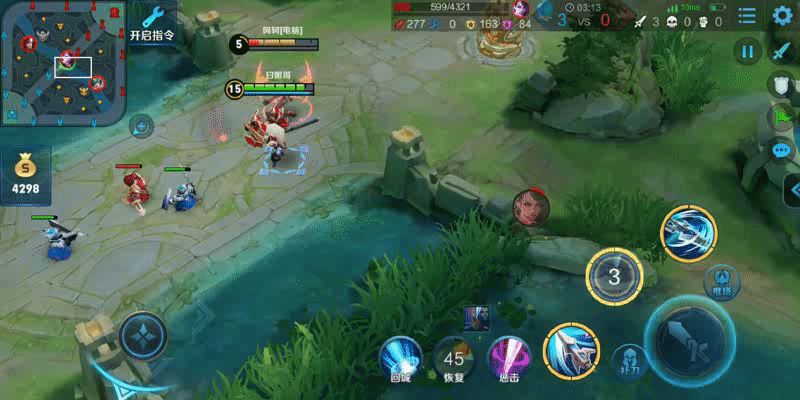Pause with the blue pause button
The height and width of the screenshot is (400, 800).
[748, 52]
